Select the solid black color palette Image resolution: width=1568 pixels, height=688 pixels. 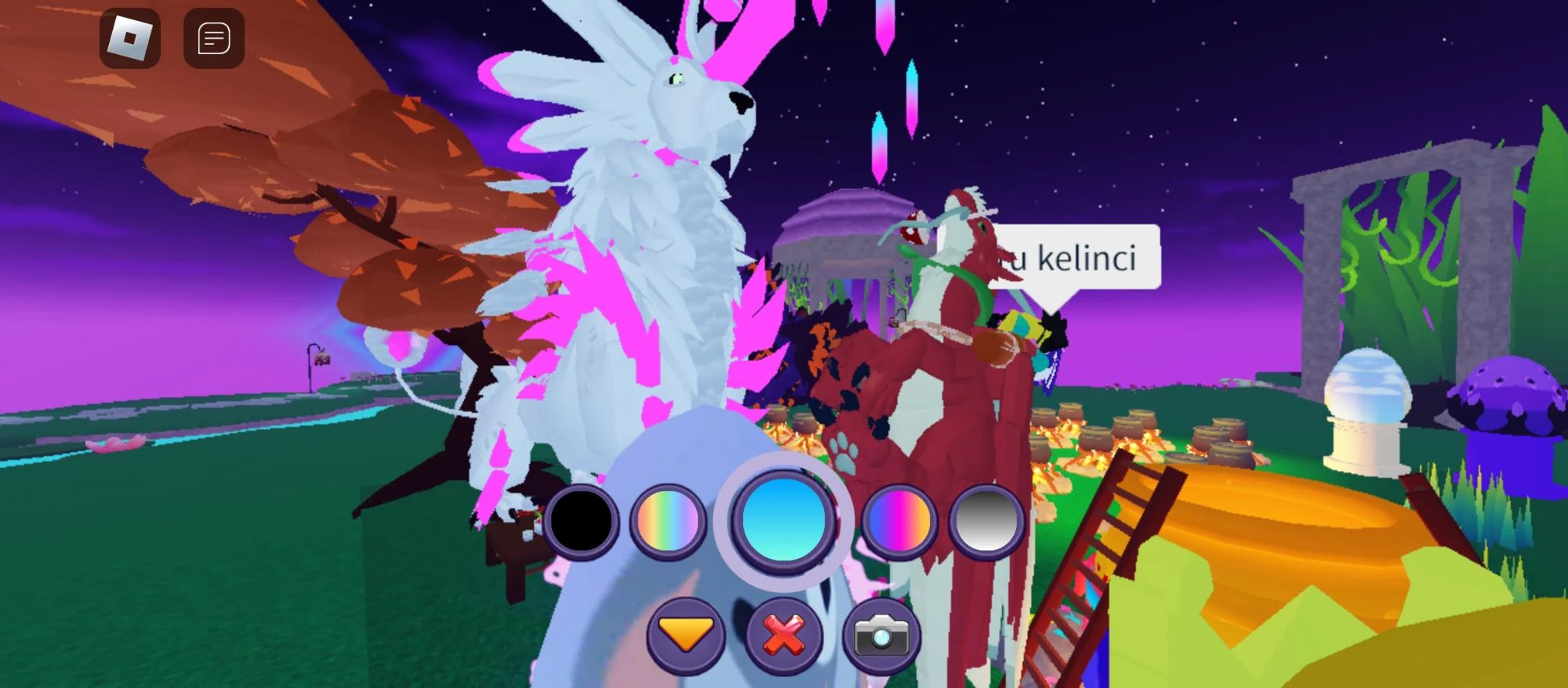click(585, 520)
